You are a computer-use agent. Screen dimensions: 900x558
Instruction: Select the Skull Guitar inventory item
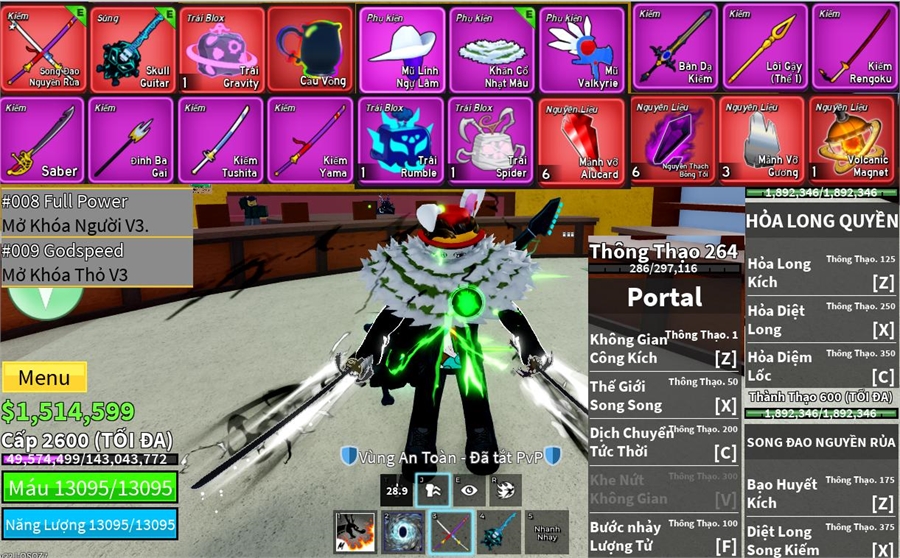pyautogui.click(x=132, y=48)
